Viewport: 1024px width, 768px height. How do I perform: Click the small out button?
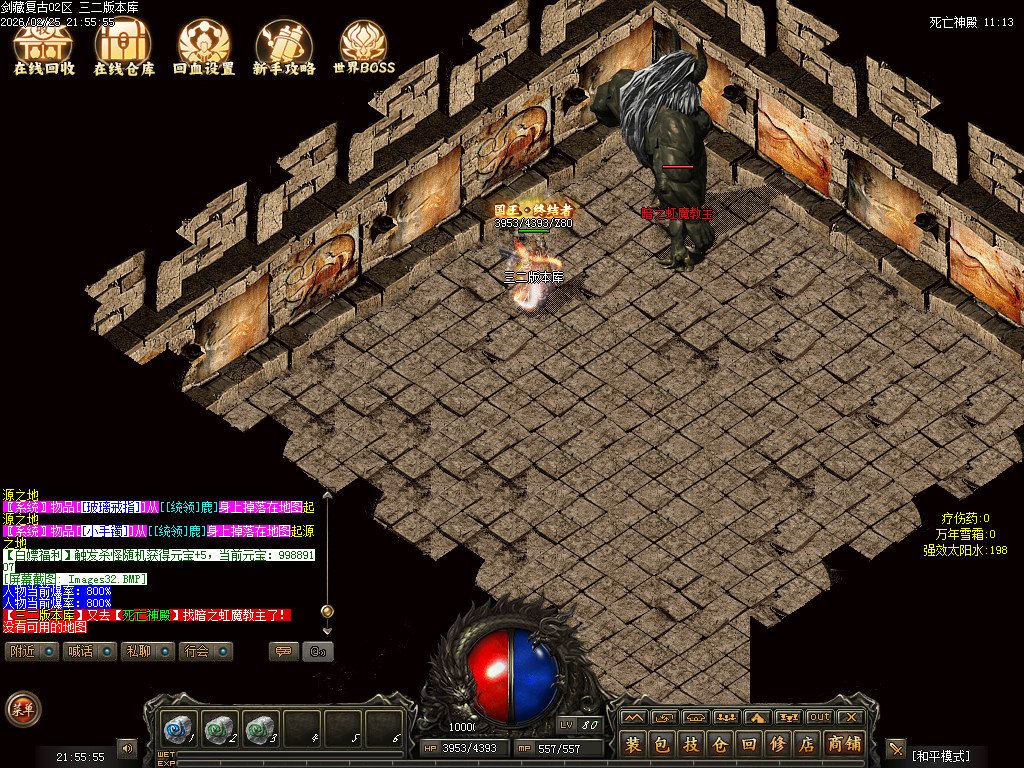[820, 717]
